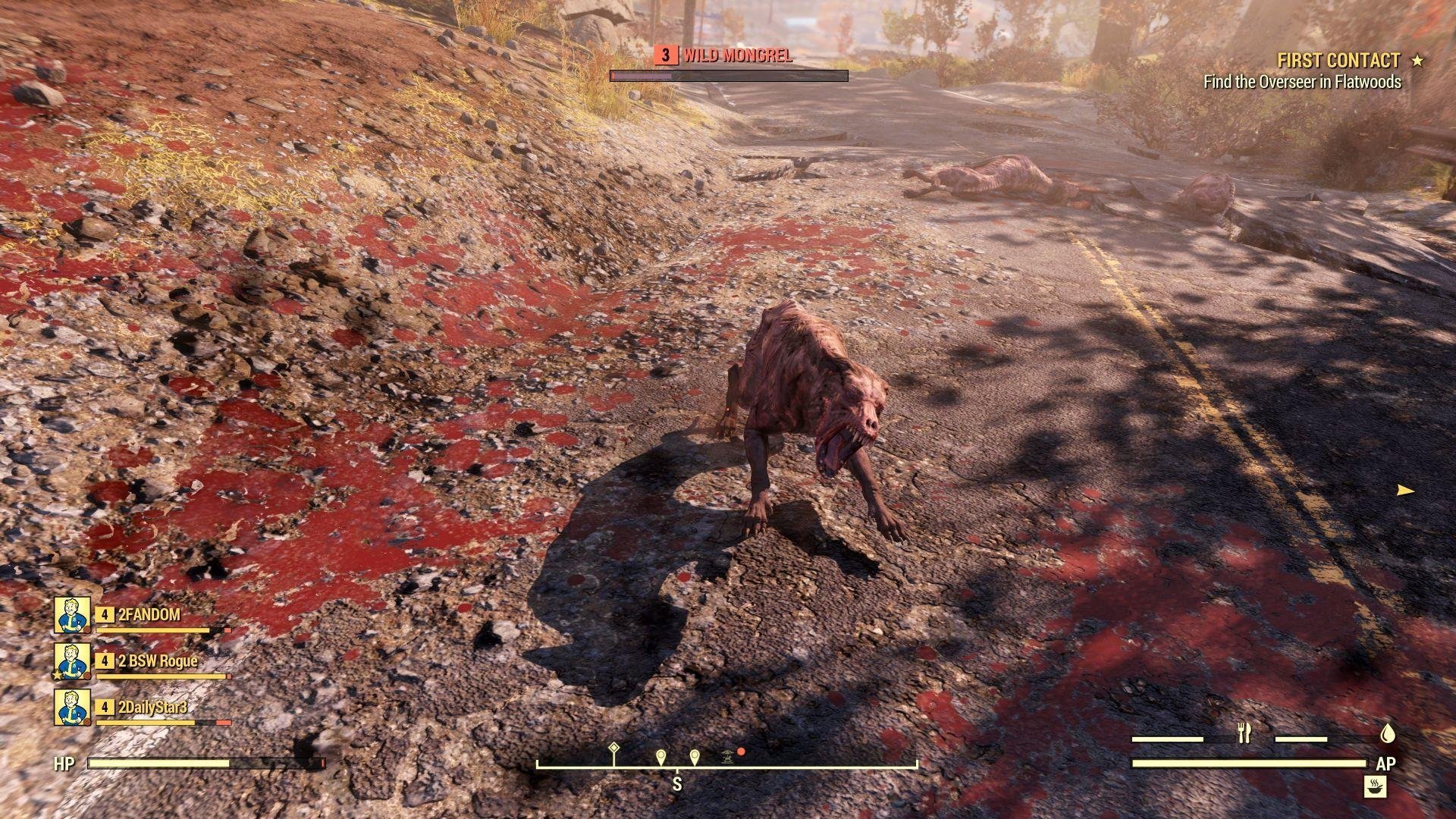Click the diamond quest marker on the compass
The height and width of the screenshot is (819, 1456).
click(x=614, y=748)
